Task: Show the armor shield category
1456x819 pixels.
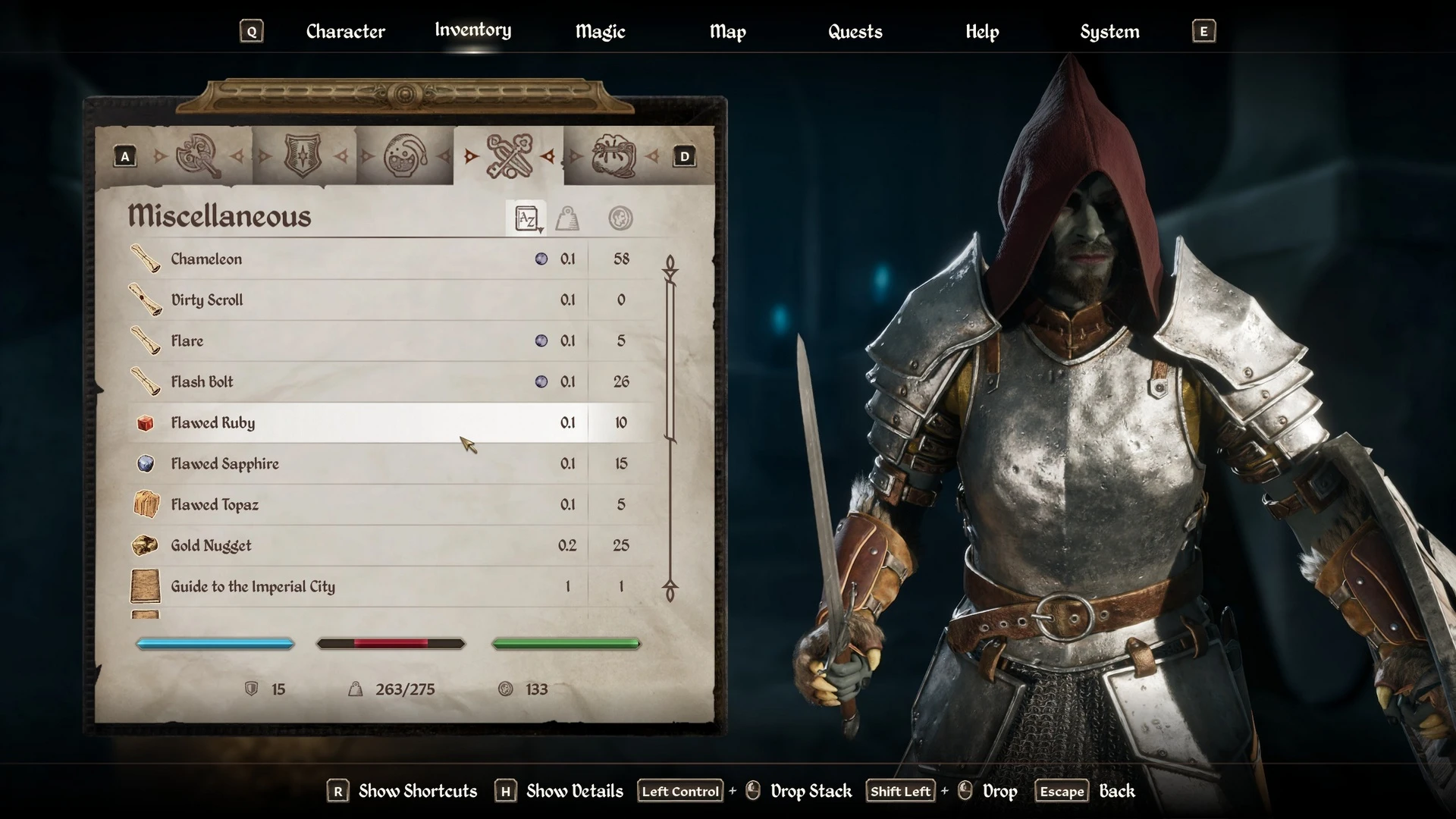Action: click(x=302, y=156)
